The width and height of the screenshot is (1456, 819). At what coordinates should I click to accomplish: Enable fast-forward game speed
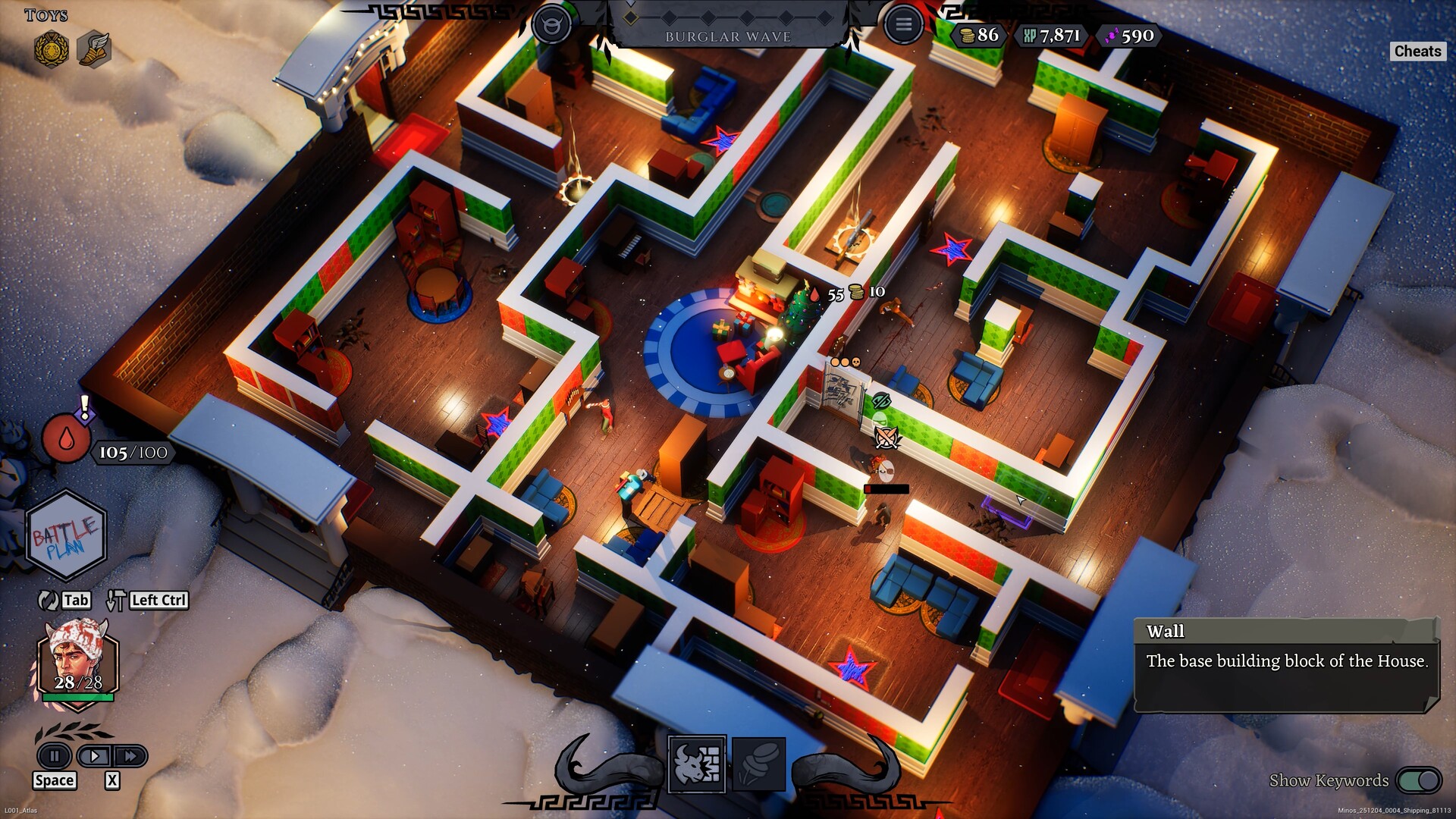130,756
